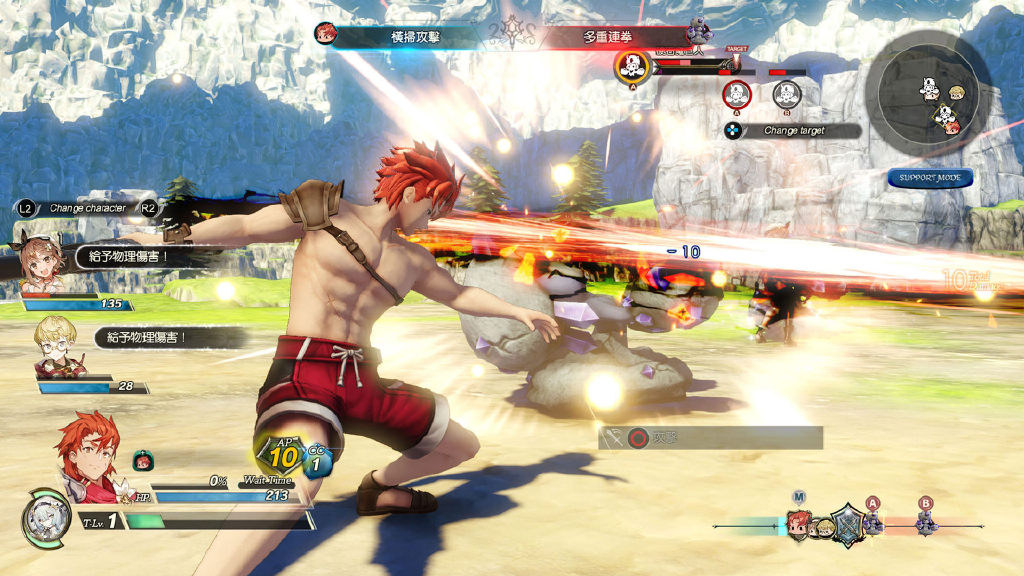Click enemy A's marker on the timeline
The image size is (1024, 576).
click(872, 520)
